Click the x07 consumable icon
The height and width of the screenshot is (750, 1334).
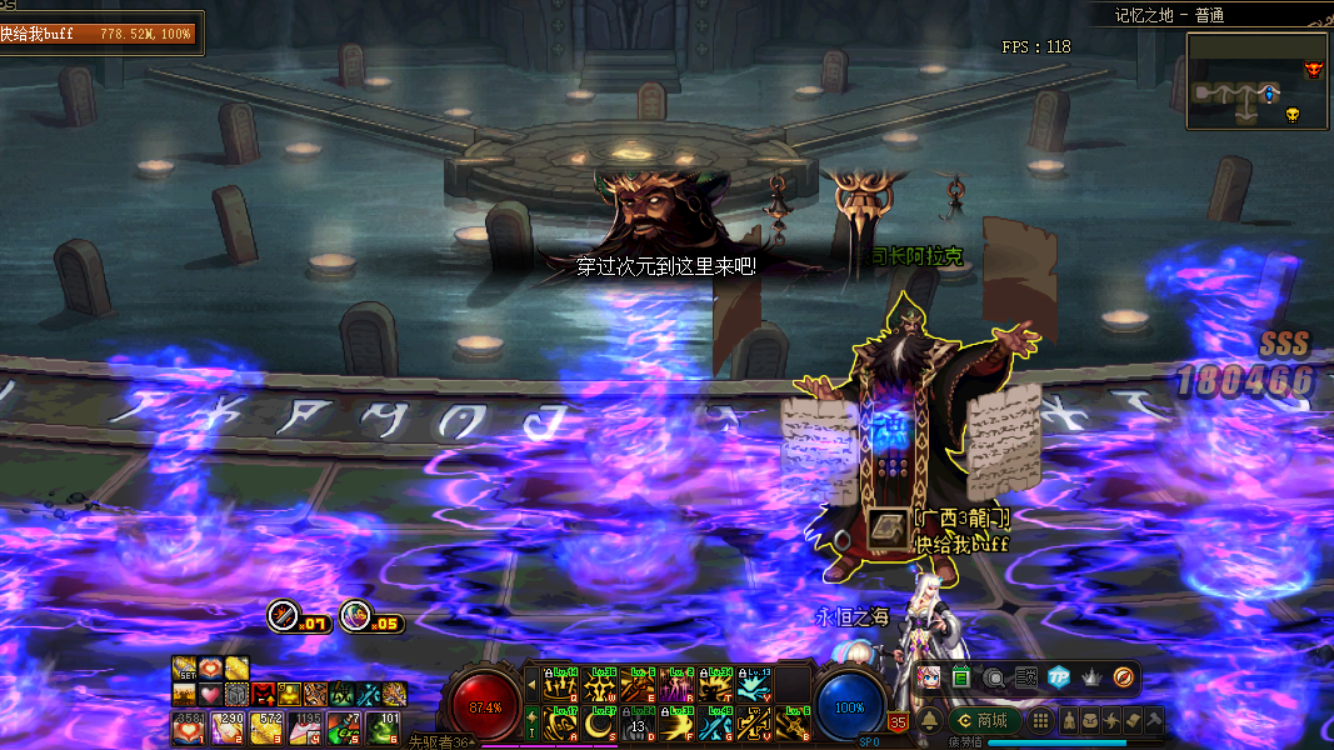(284, 615)
